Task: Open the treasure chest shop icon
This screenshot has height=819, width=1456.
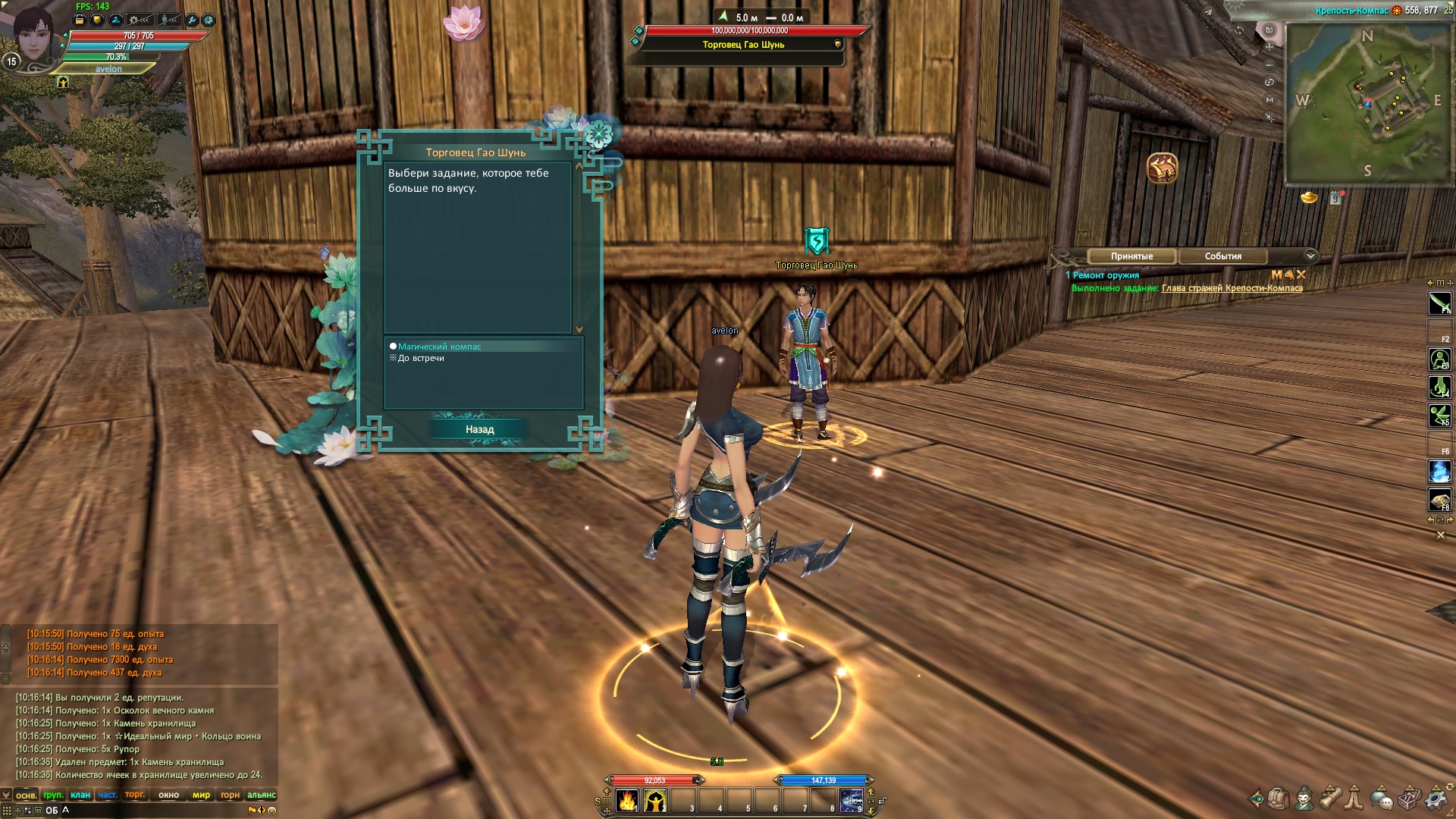Action: (1162, 168)
